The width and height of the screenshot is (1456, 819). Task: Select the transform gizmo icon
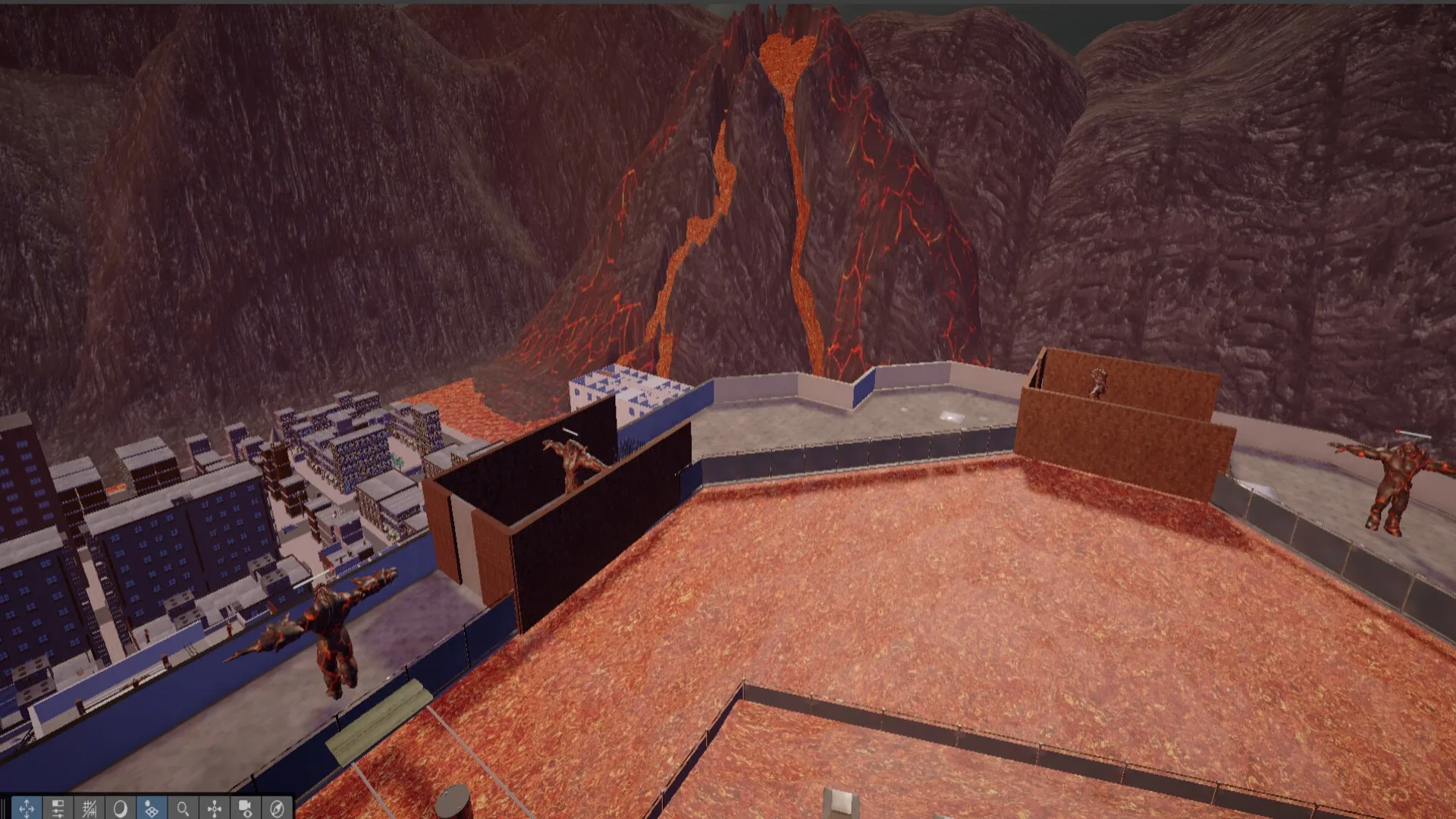pos(215,806)
